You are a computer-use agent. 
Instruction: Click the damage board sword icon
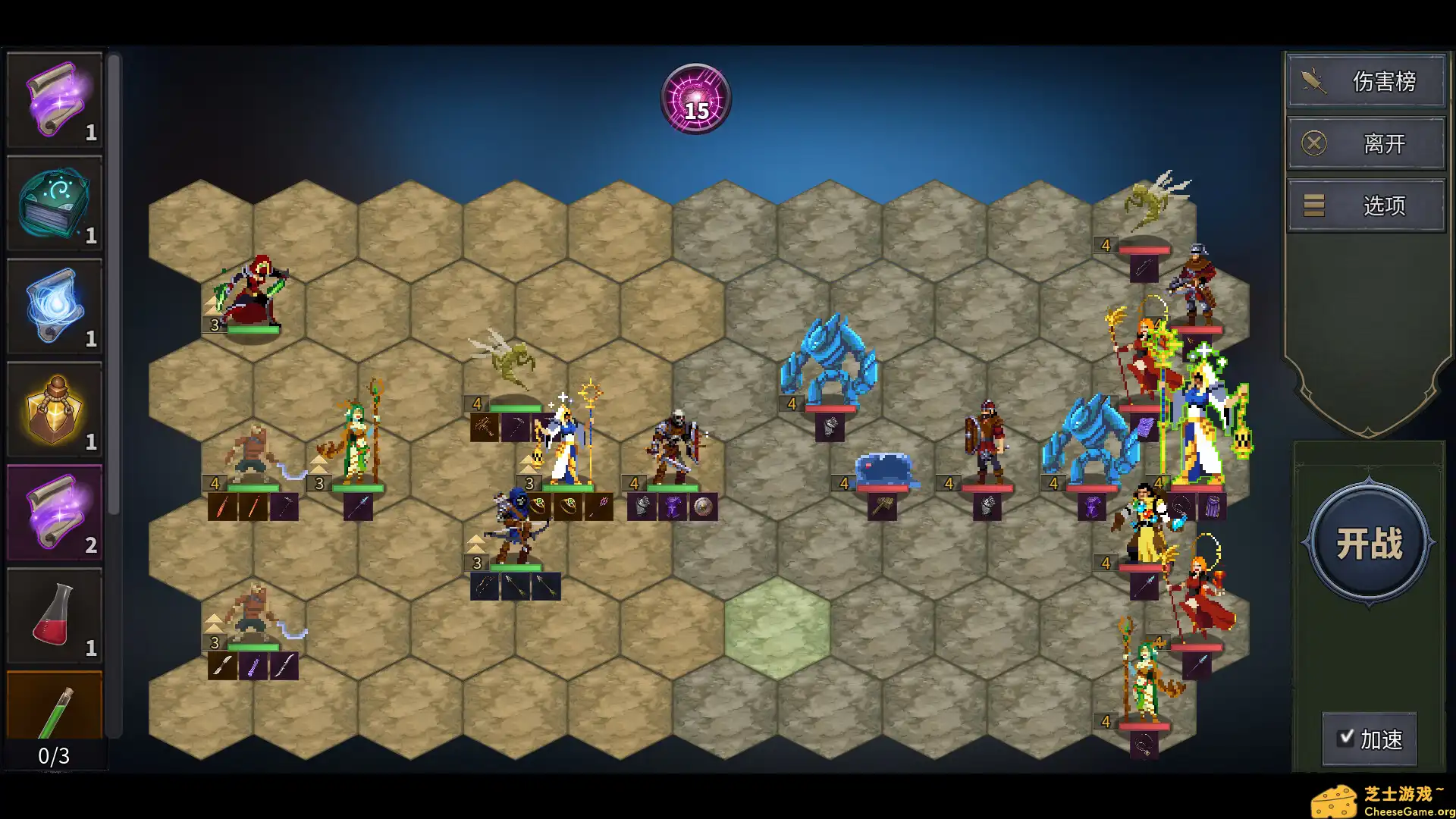point(1313,80)
